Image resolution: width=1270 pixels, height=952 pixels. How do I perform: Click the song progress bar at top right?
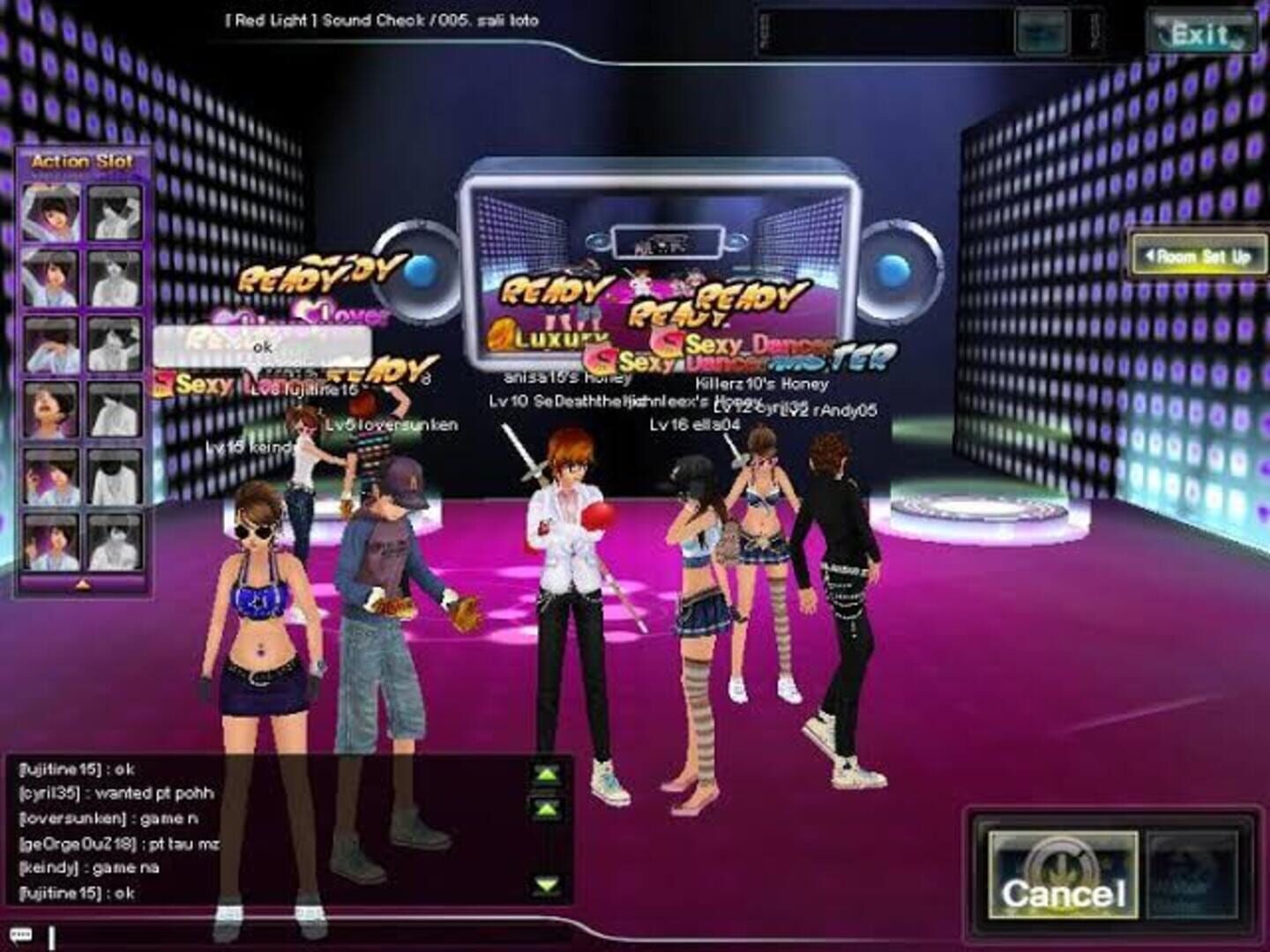[x=882, y=31]
